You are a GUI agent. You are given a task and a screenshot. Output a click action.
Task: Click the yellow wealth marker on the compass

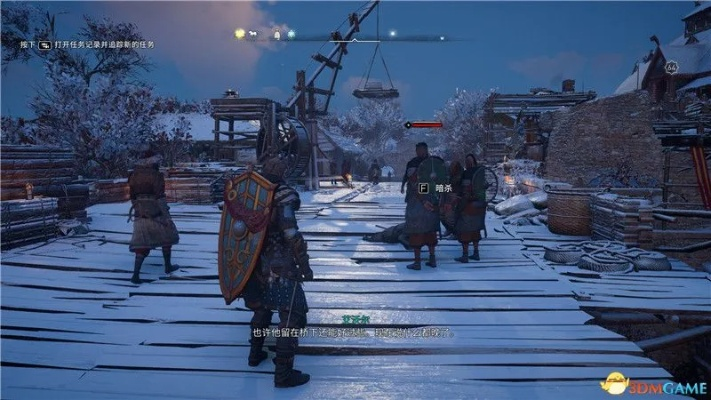[240, 33]
